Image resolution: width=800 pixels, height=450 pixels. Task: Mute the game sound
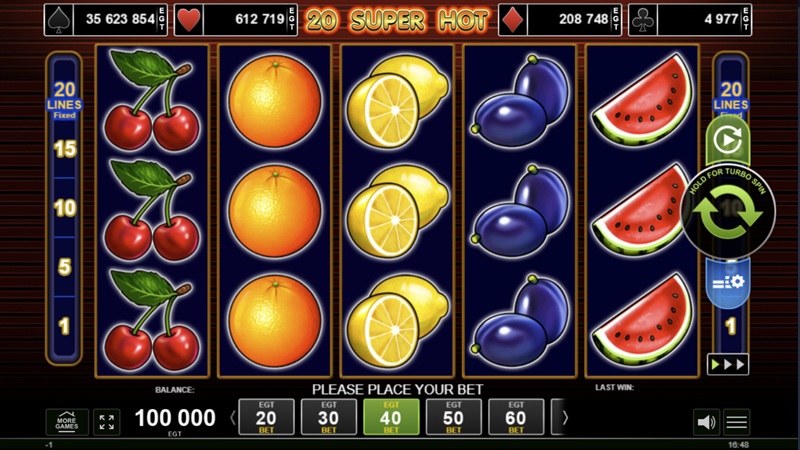(x=706, y=422)
